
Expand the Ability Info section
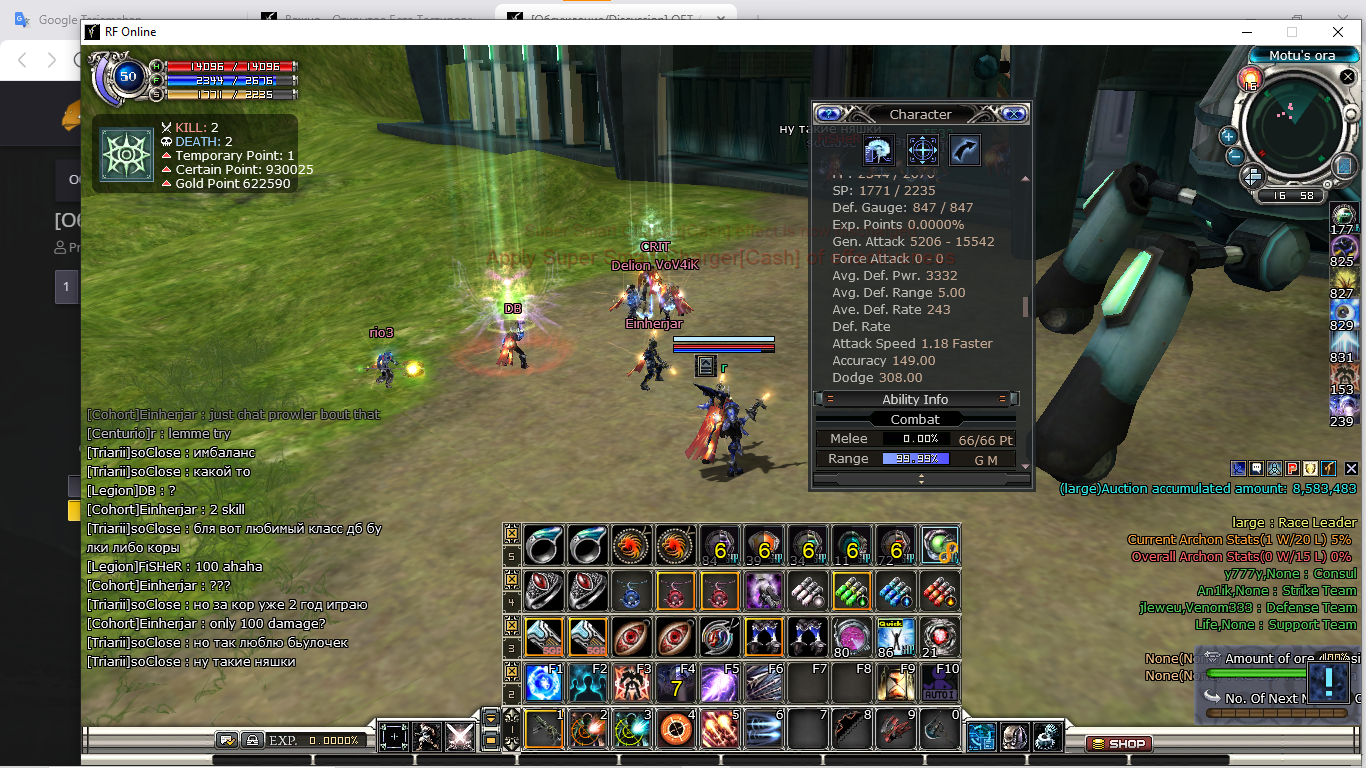click(915, 399)
